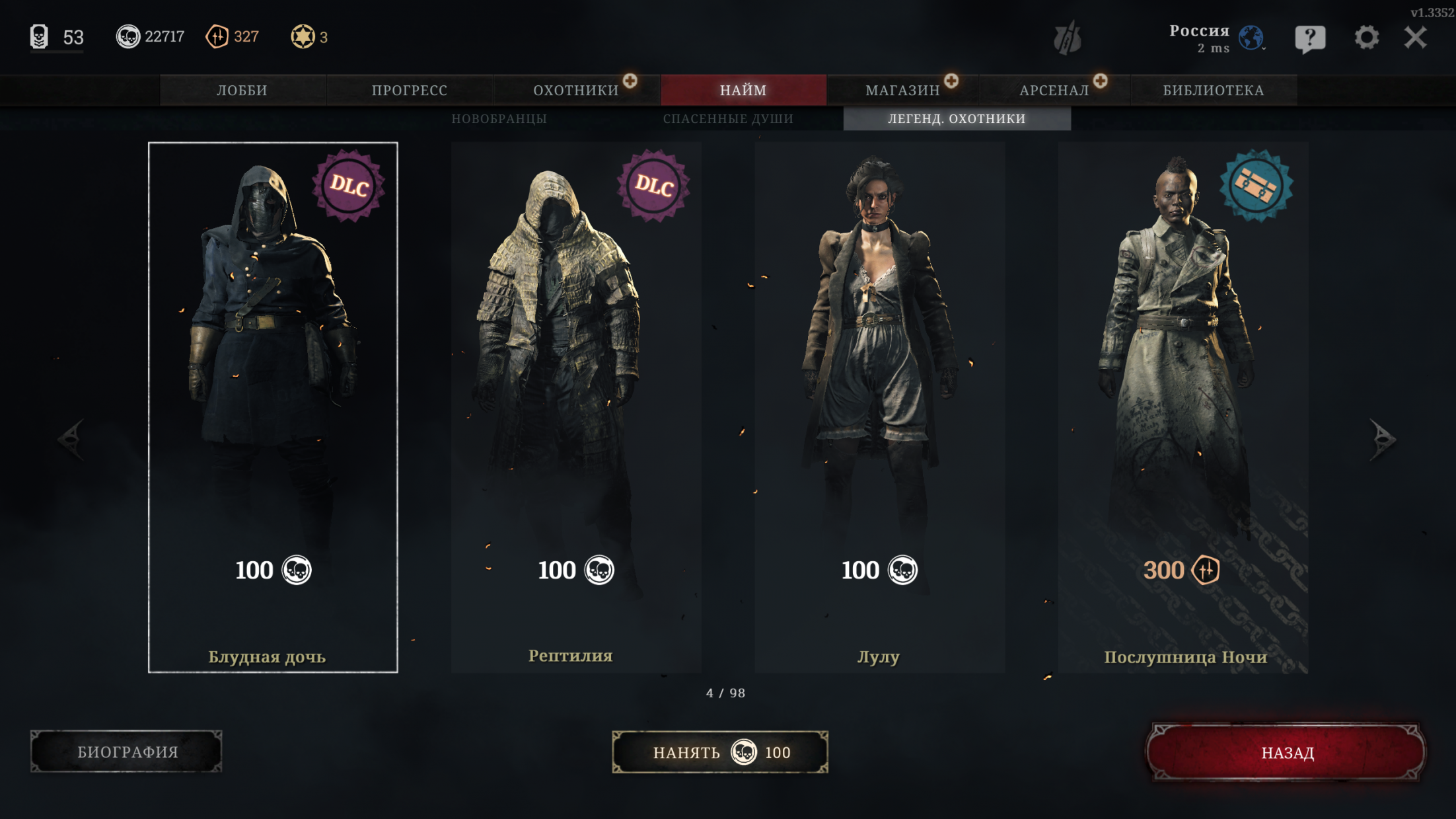Show the next page of legendary hunters
This screenshot has height=819, width=1456.
1382,439
